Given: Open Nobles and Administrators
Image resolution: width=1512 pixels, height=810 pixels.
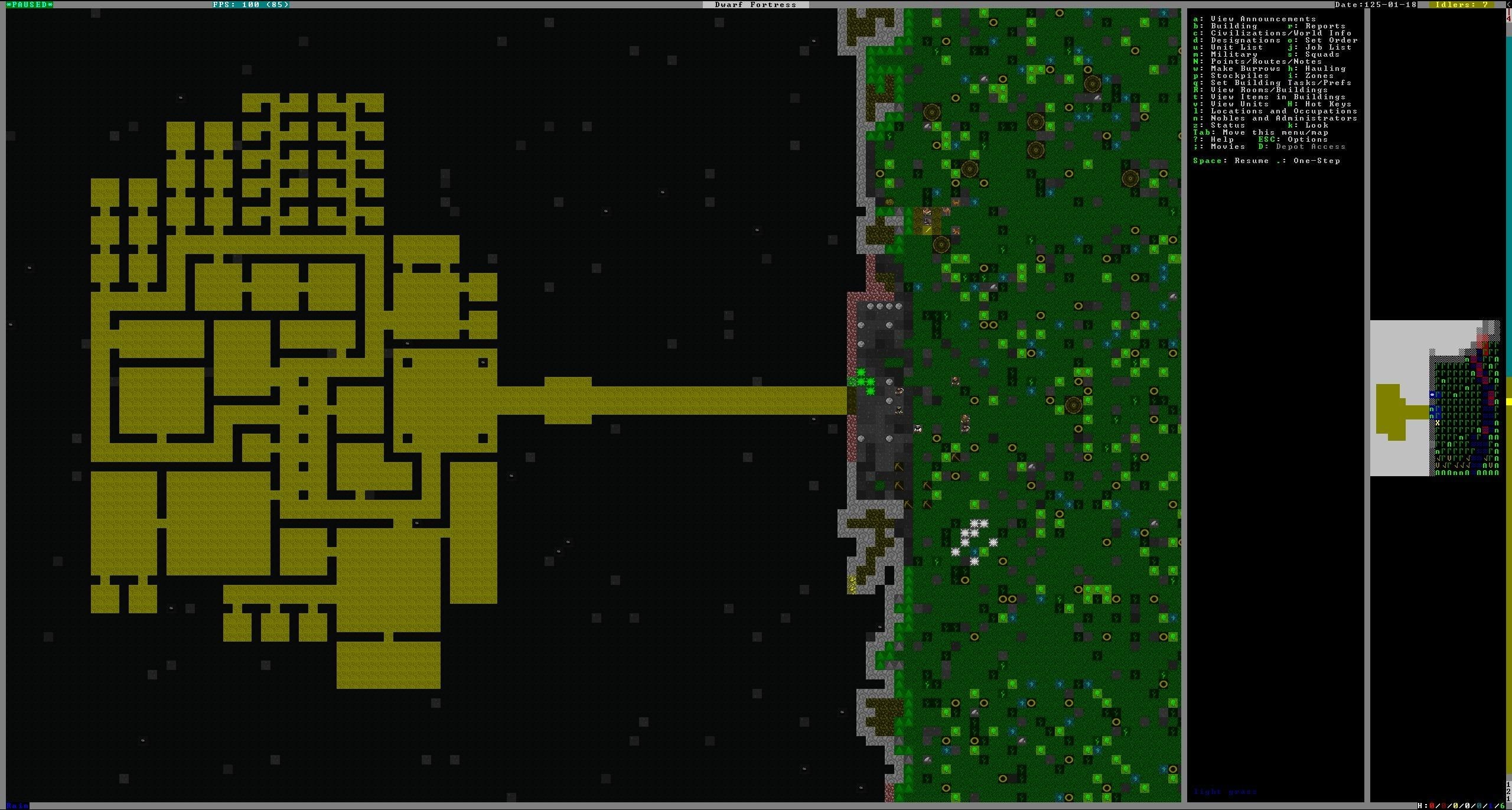Looking at the screenshot, I should [1283, 118].
